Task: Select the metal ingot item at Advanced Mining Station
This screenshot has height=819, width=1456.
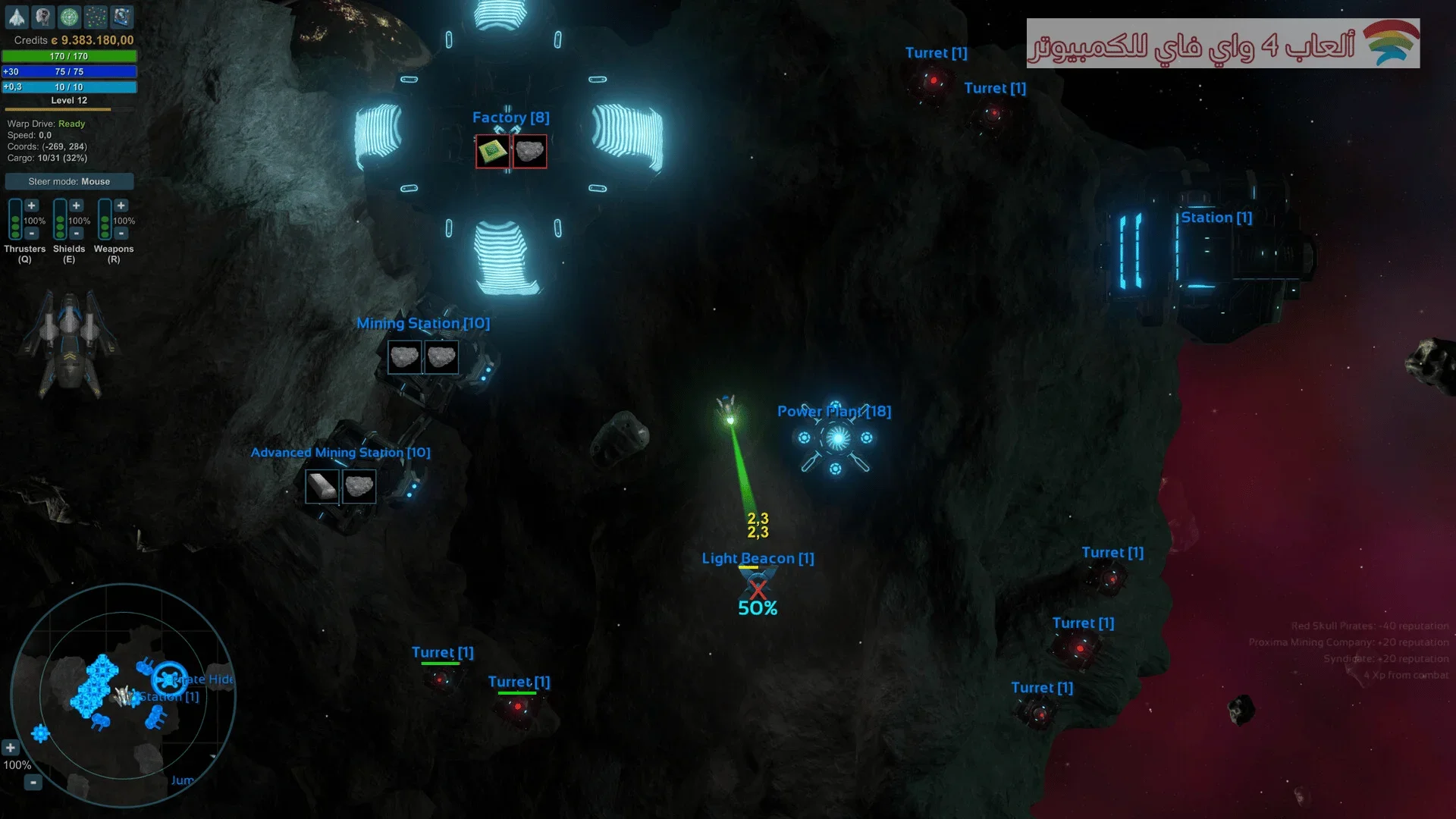Action: click(x=322, y=487)
